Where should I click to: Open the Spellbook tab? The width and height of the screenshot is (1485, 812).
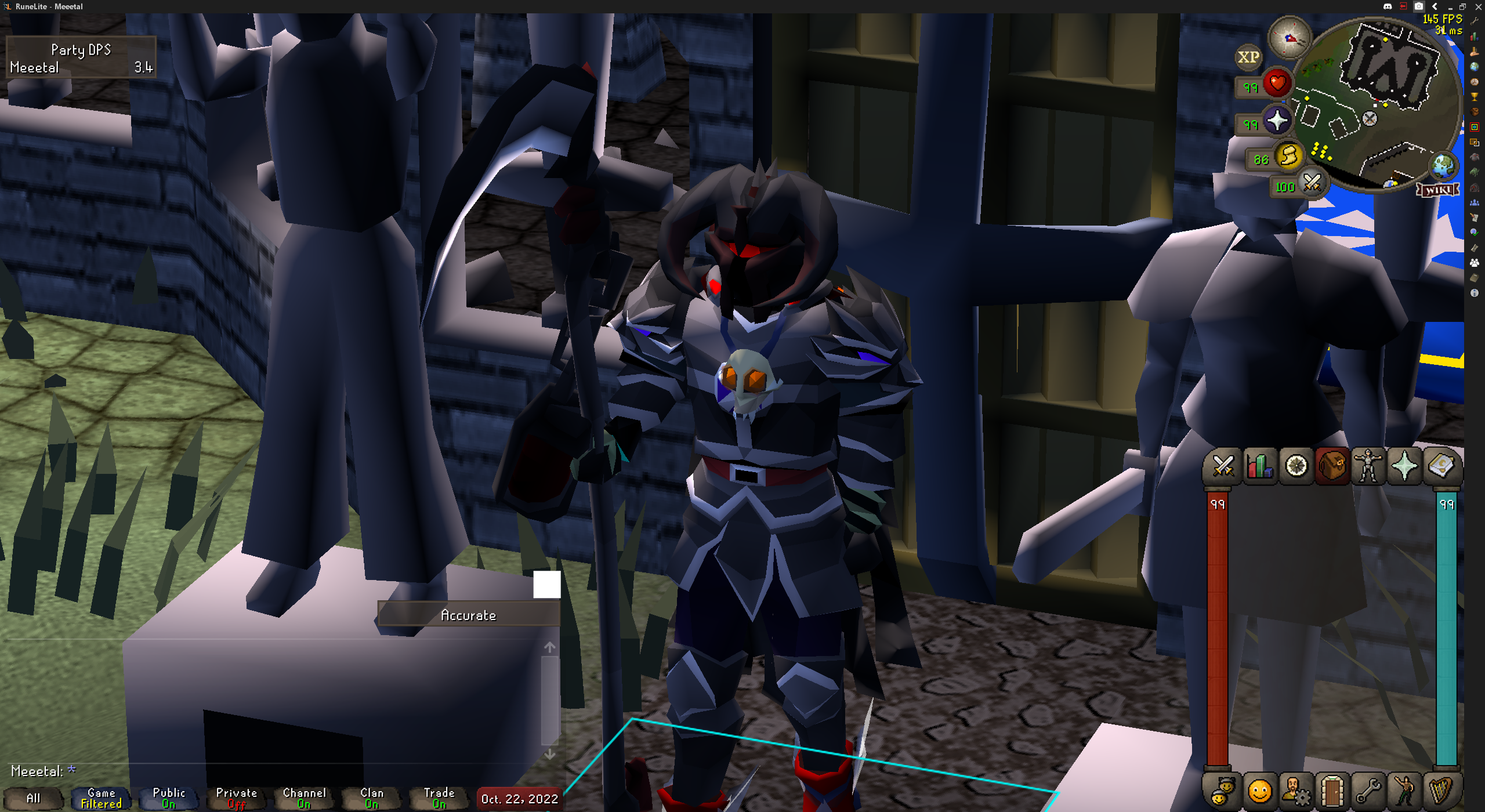click(x=1441, y=466)
